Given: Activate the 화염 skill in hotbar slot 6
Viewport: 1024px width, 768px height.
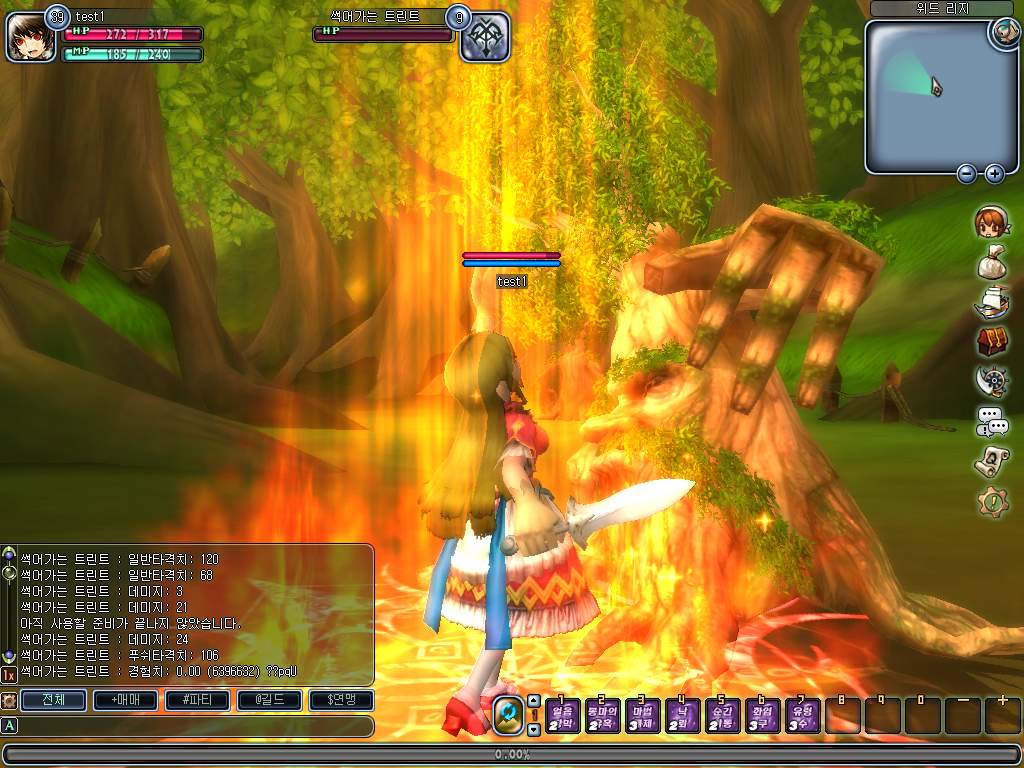Looking at the screenshot, I should coord(762,716).
